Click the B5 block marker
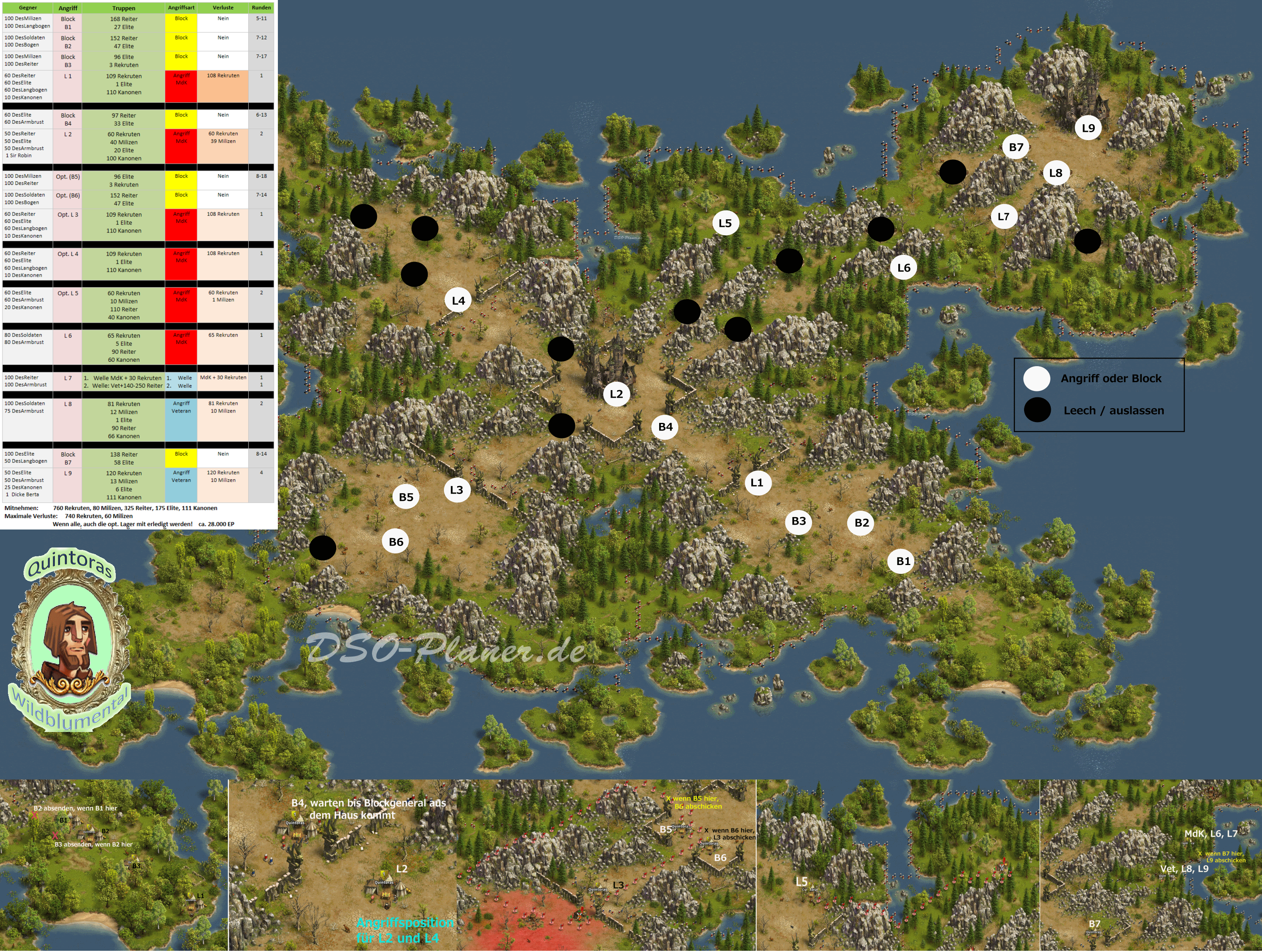 pos(406,497)
